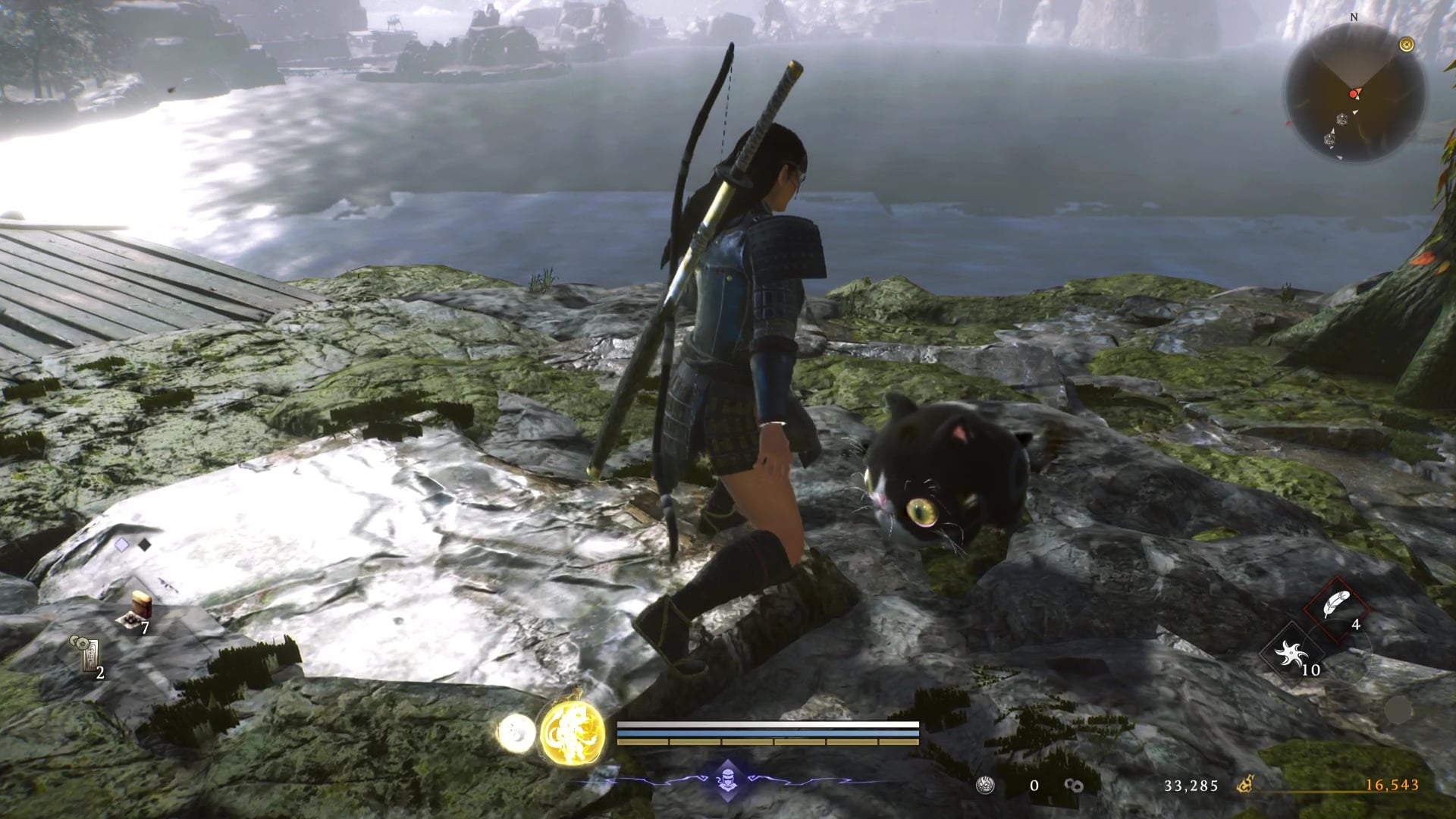
Task: Choose the shuriken slot with 10
Action: (x=1291, y=654)
